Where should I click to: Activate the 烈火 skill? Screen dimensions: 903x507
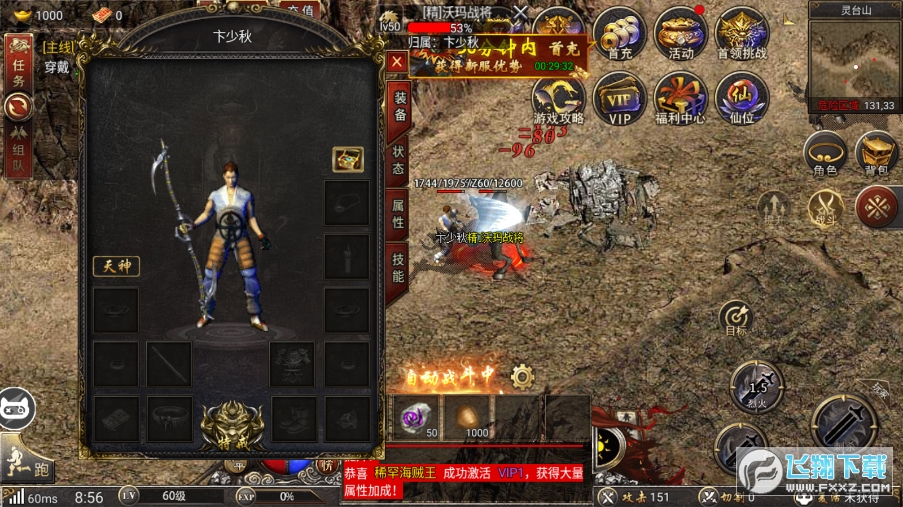pos(756,386)
